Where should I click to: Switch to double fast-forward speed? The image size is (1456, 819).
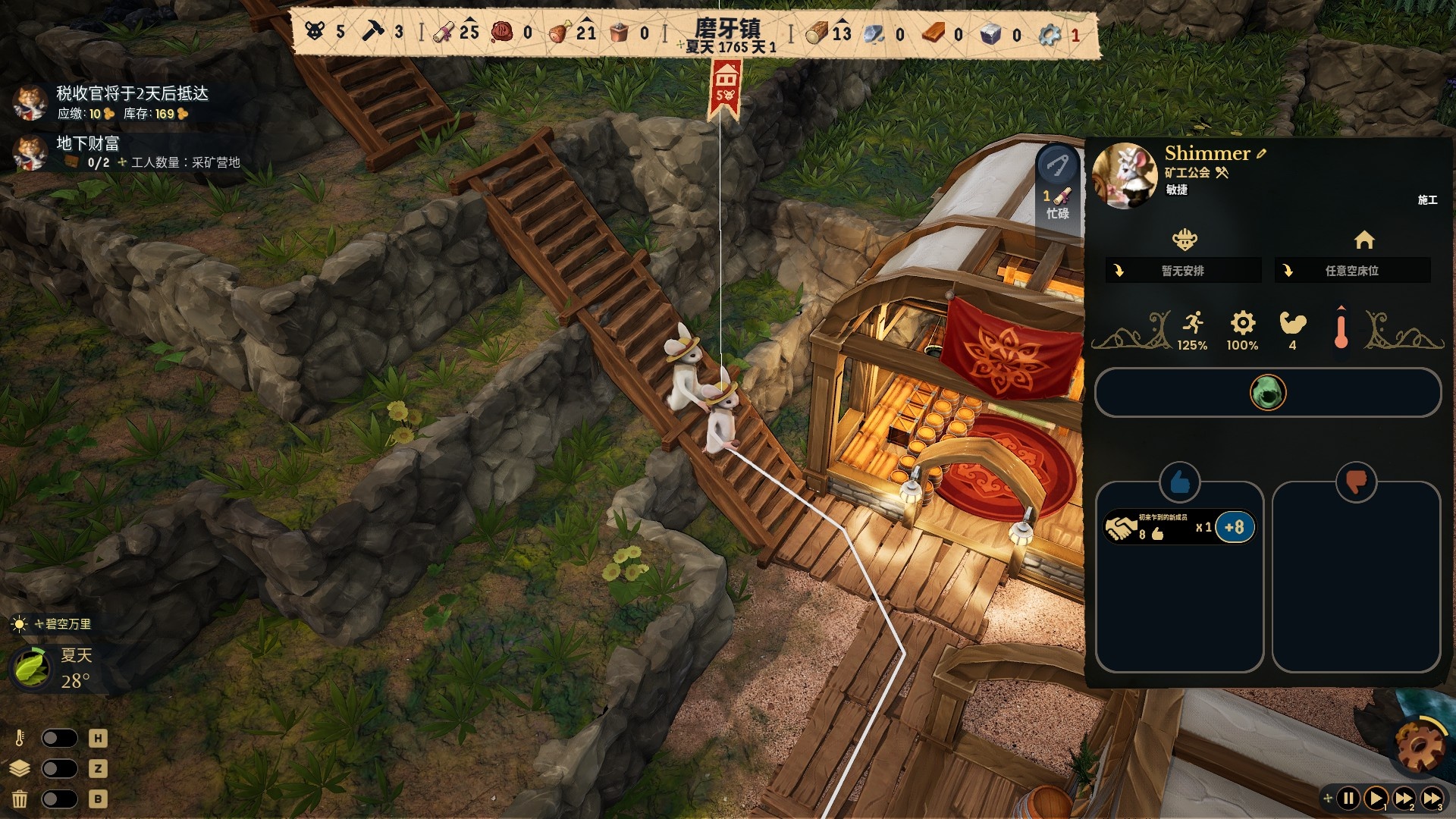(1404, 798)
